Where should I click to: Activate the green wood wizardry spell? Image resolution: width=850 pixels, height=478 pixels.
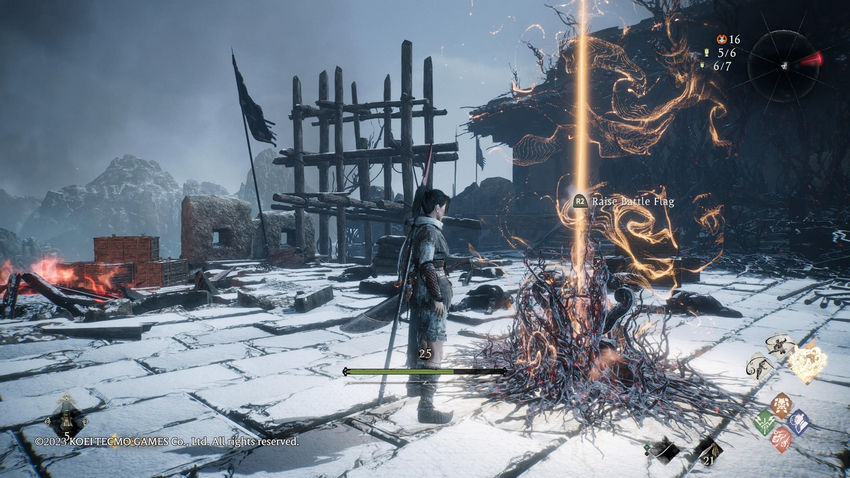coord(764,422)
